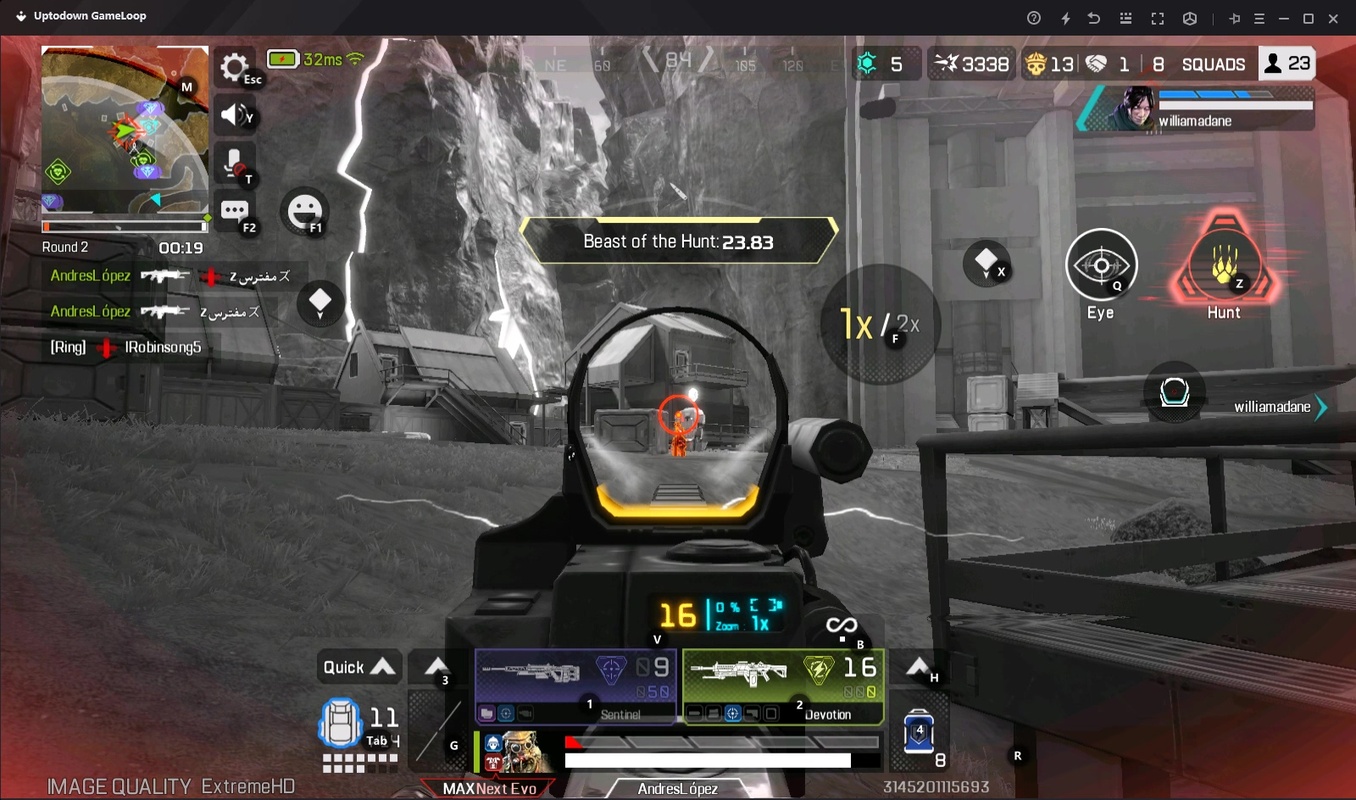Select the Devotion weapon slot

click(x=783, y=686)
